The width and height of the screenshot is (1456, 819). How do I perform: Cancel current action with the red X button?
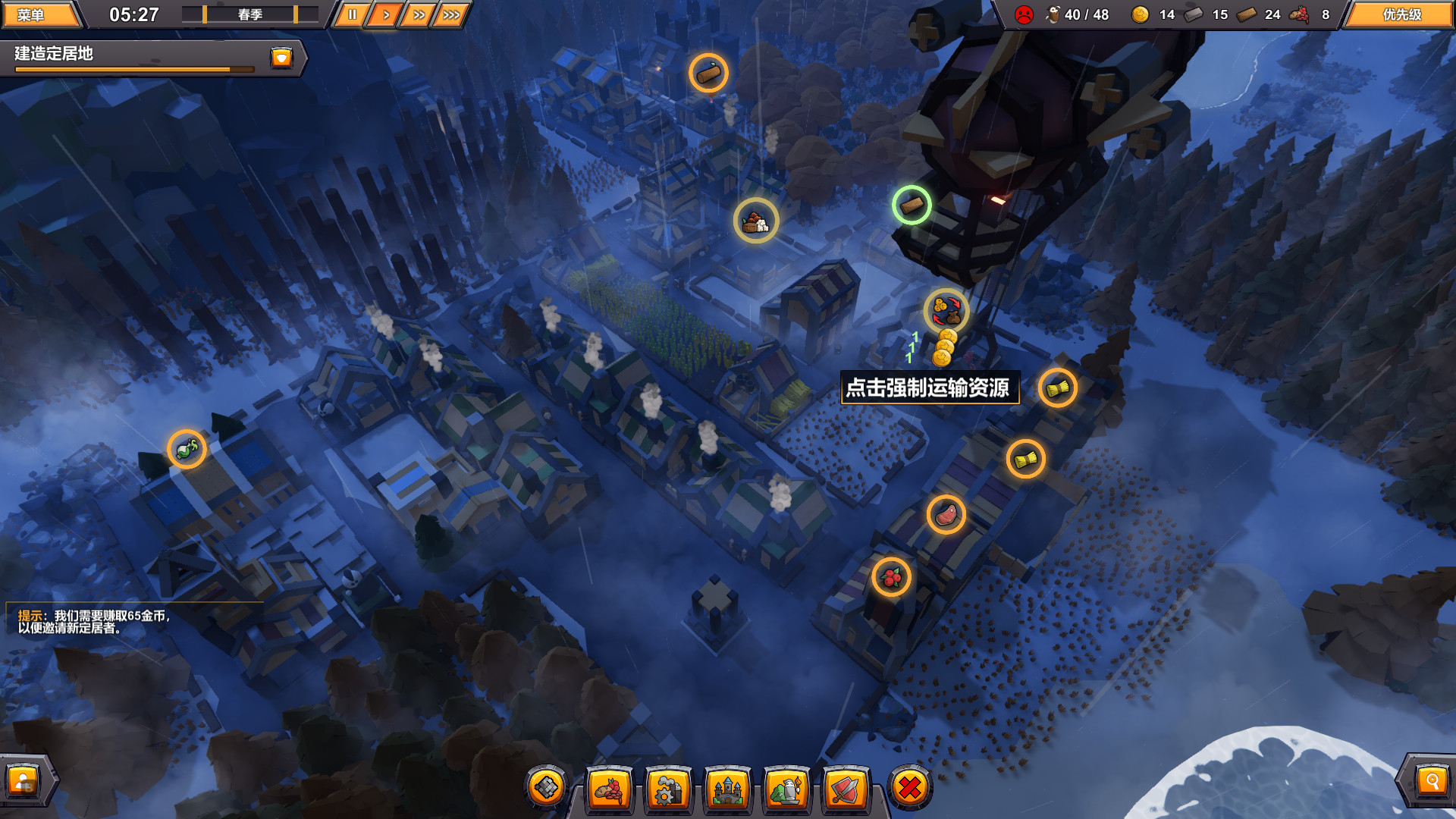908,789
